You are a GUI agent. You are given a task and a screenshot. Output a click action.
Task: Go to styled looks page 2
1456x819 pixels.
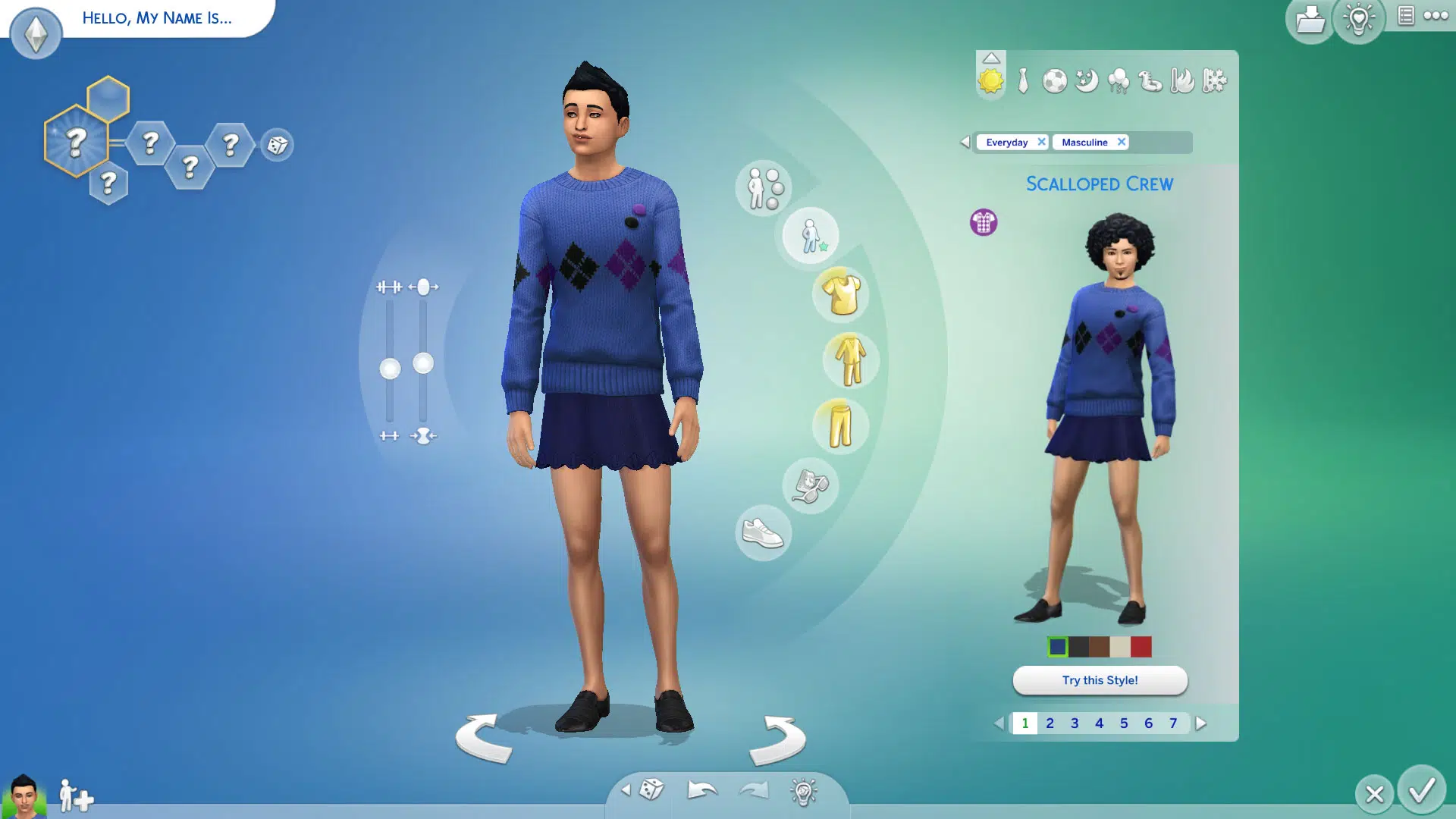[1050, 723]
